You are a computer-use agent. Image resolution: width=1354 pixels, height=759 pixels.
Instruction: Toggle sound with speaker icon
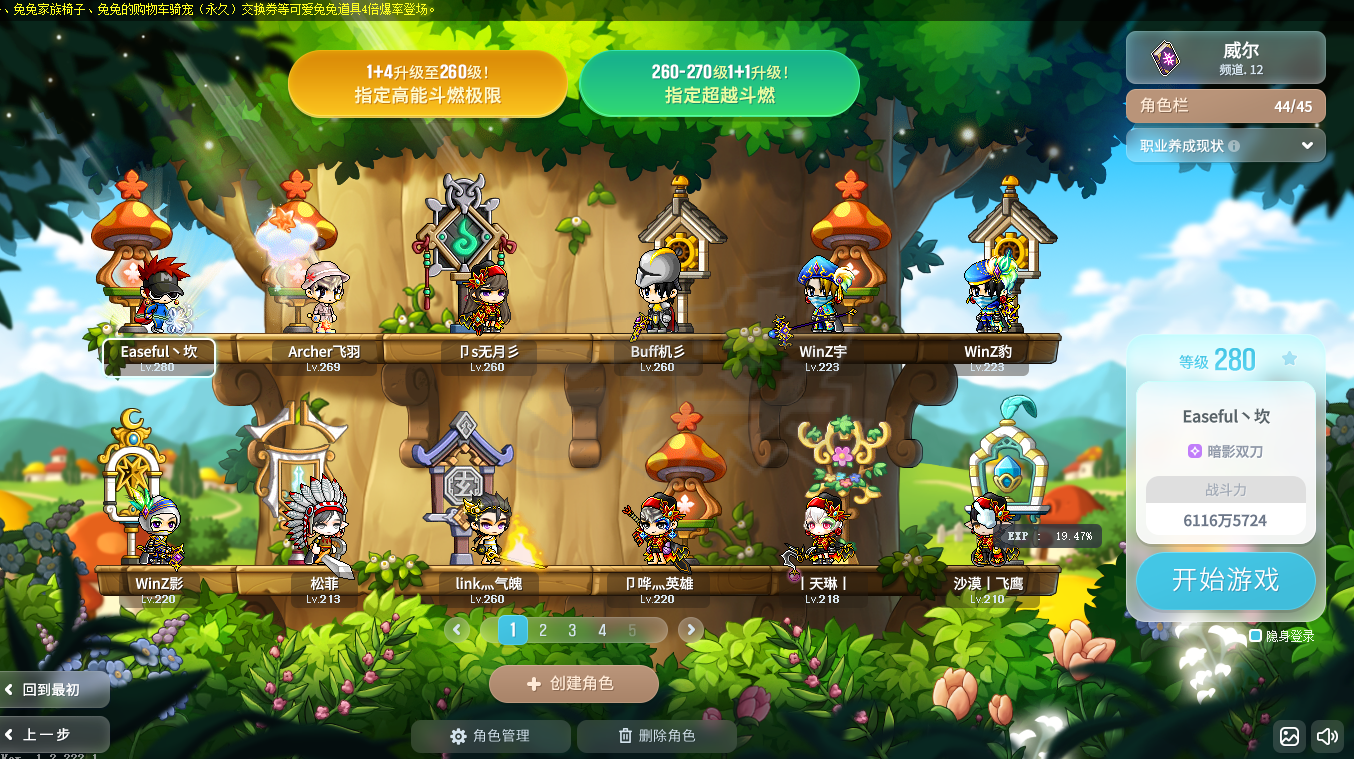click(x=1327, y=737)
